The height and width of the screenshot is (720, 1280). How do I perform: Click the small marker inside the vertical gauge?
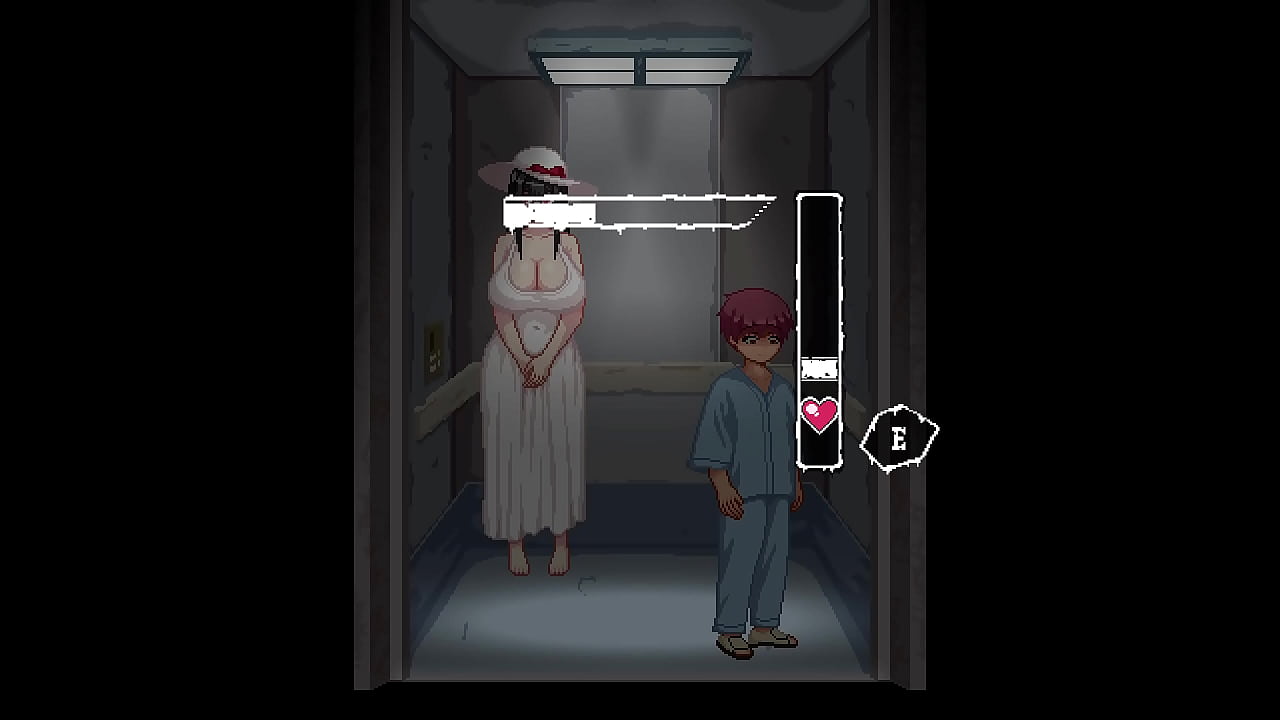tap(818, 368)
